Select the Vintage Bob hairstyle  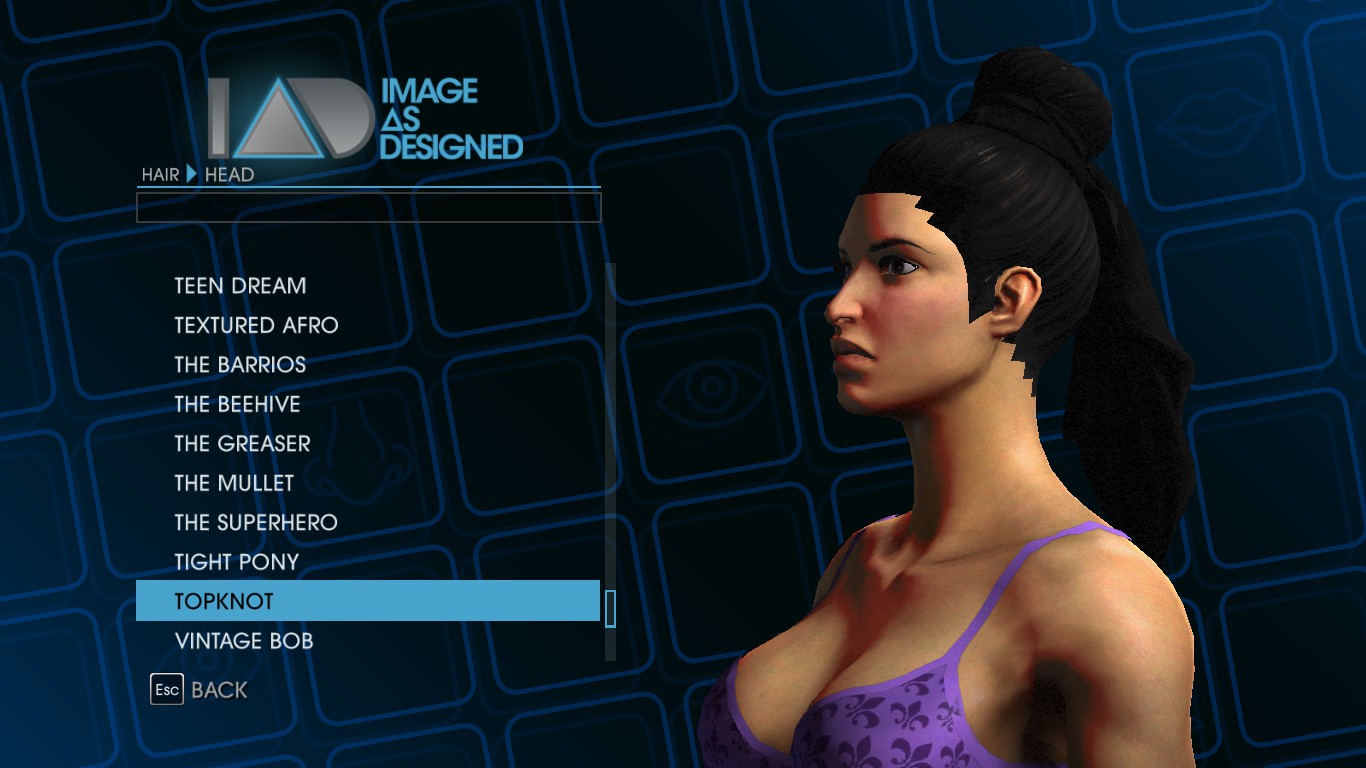pos(244,641)
